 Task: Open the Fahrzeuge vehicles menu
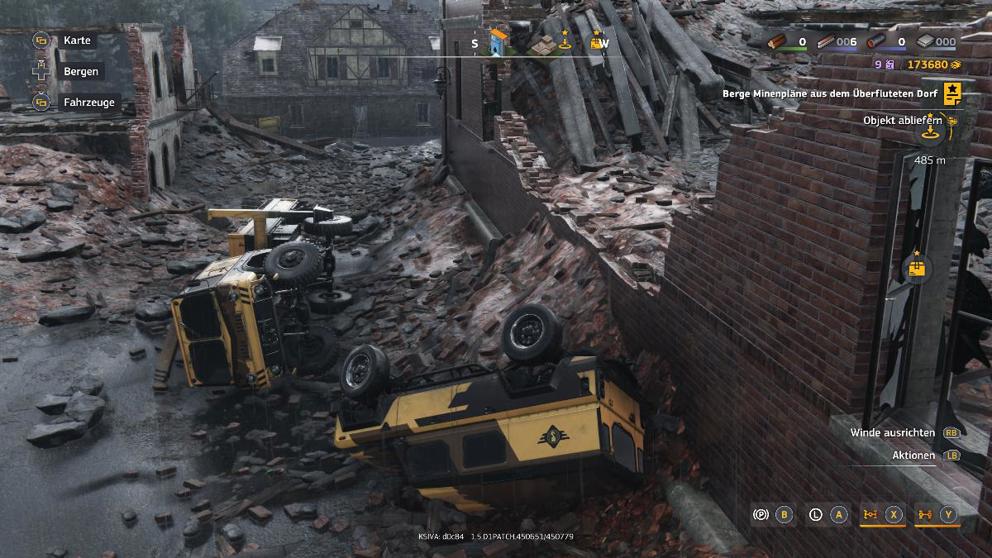[x=88, y=102]
